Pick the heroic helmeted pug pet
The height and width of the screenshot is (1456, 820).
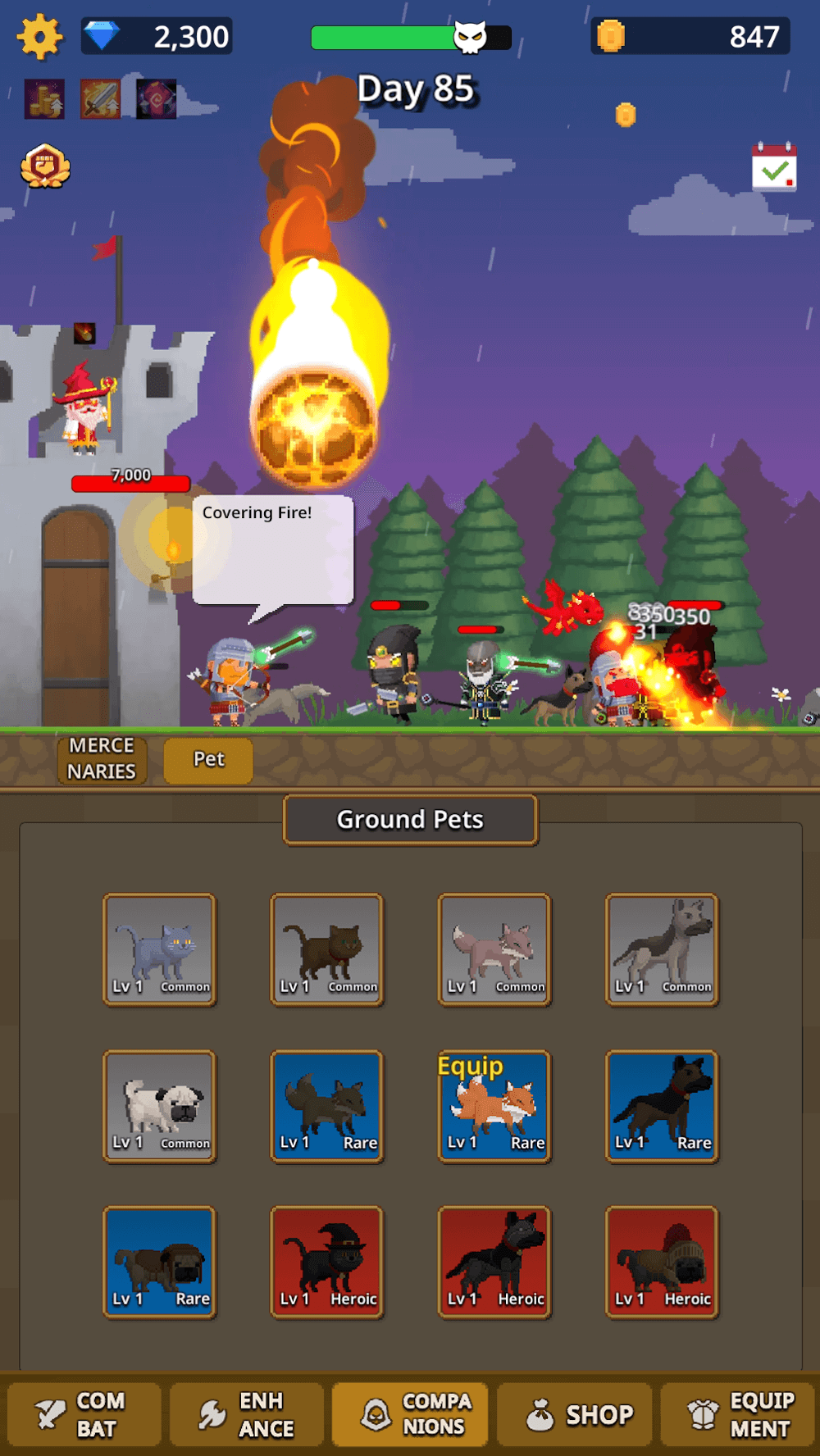[x=662, y=1262]
